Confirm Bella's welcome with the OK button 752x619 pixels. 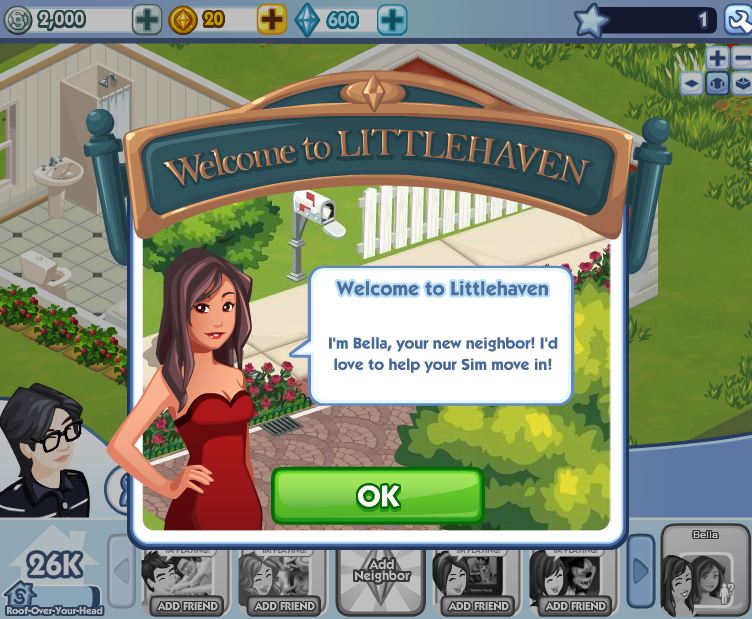[x=377, y=496]
